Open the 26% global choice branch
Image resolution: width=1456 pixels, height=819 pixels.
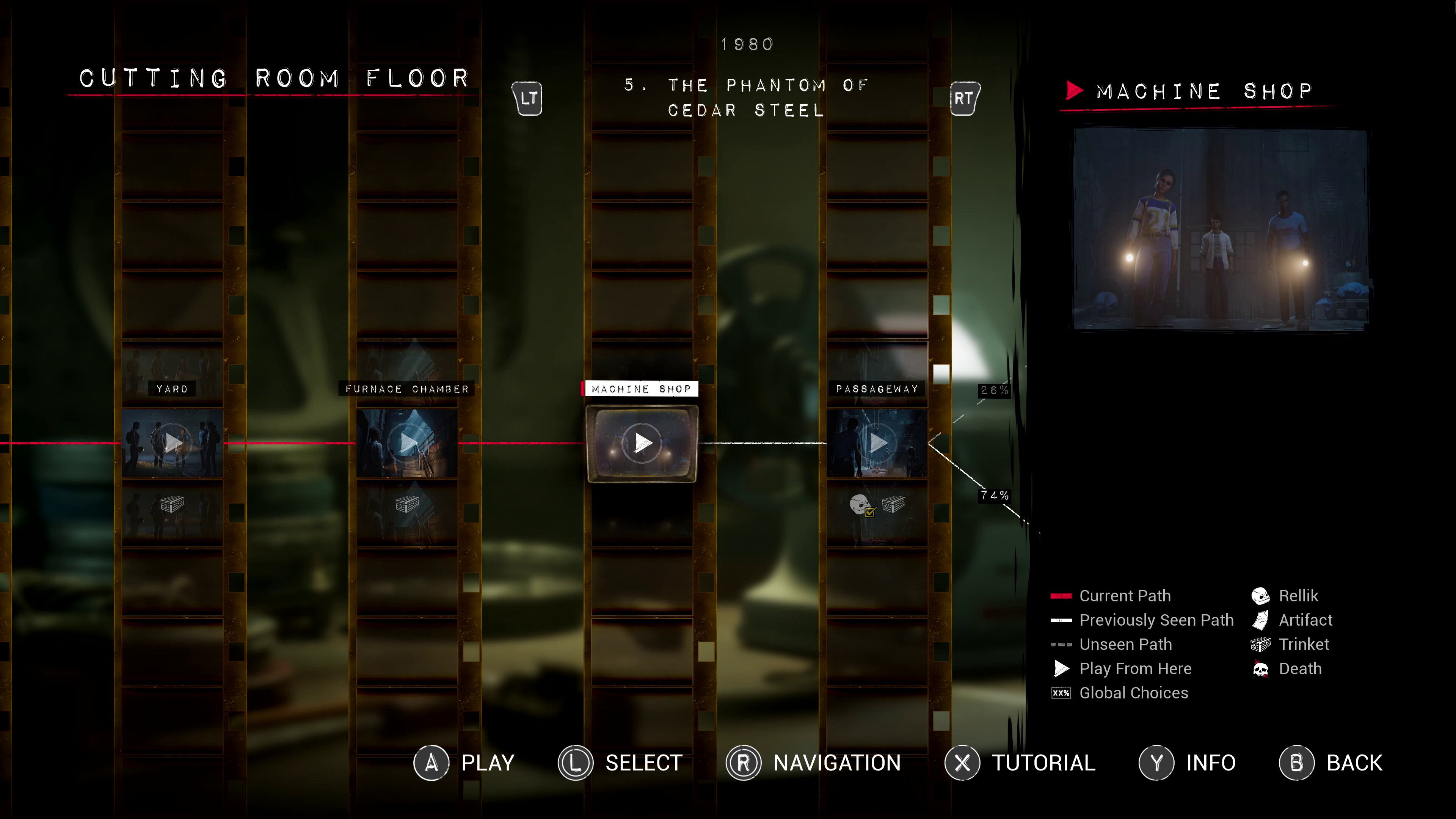click(x=994, y=390)
